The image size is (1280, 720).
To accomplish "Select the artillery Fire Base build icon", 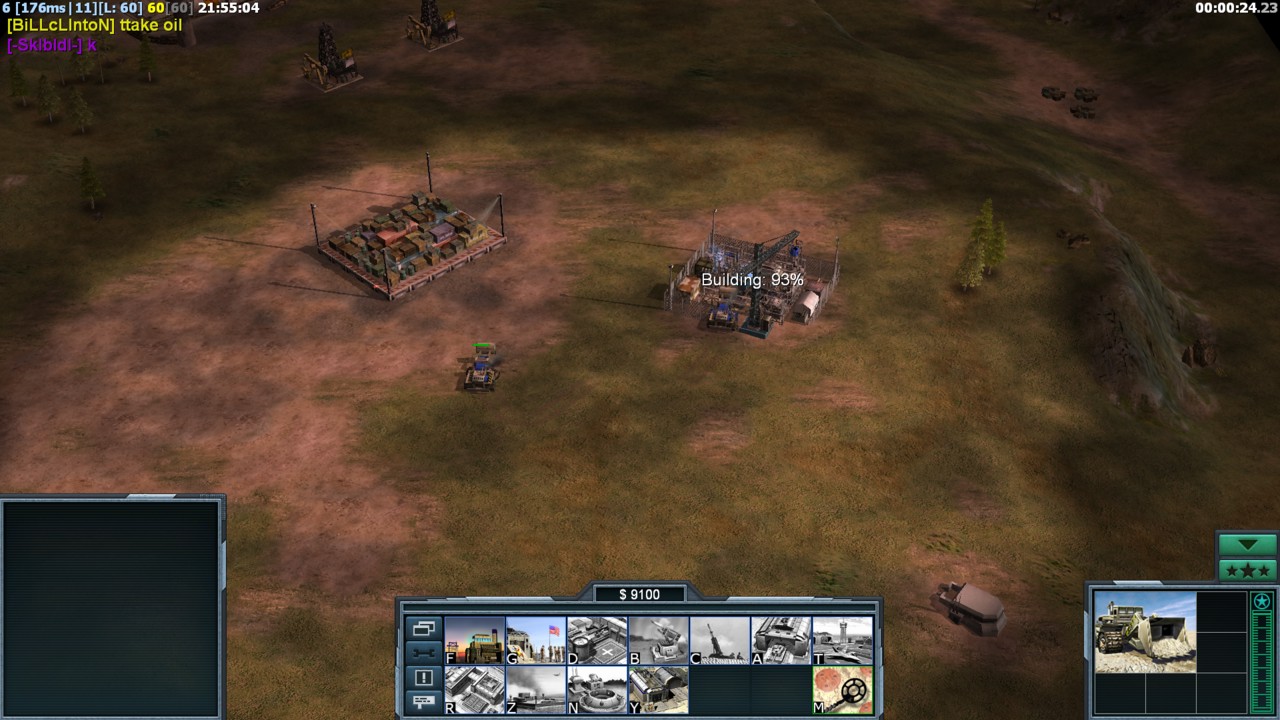I will click(x=720, y=640).
